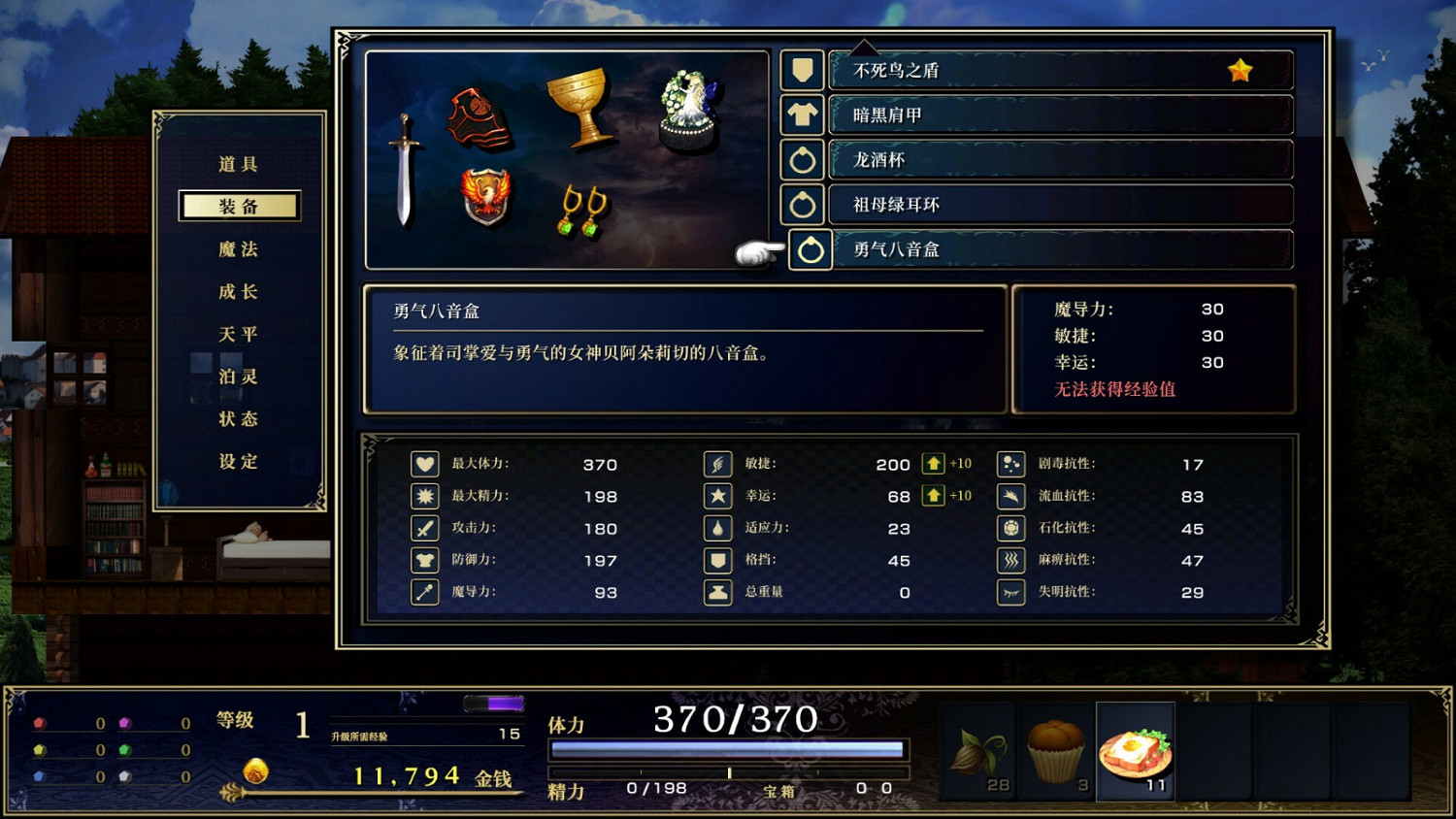Select the emerald earrings image in equipment preview
Screen dimensions: 1456x819
pos(582,212)
